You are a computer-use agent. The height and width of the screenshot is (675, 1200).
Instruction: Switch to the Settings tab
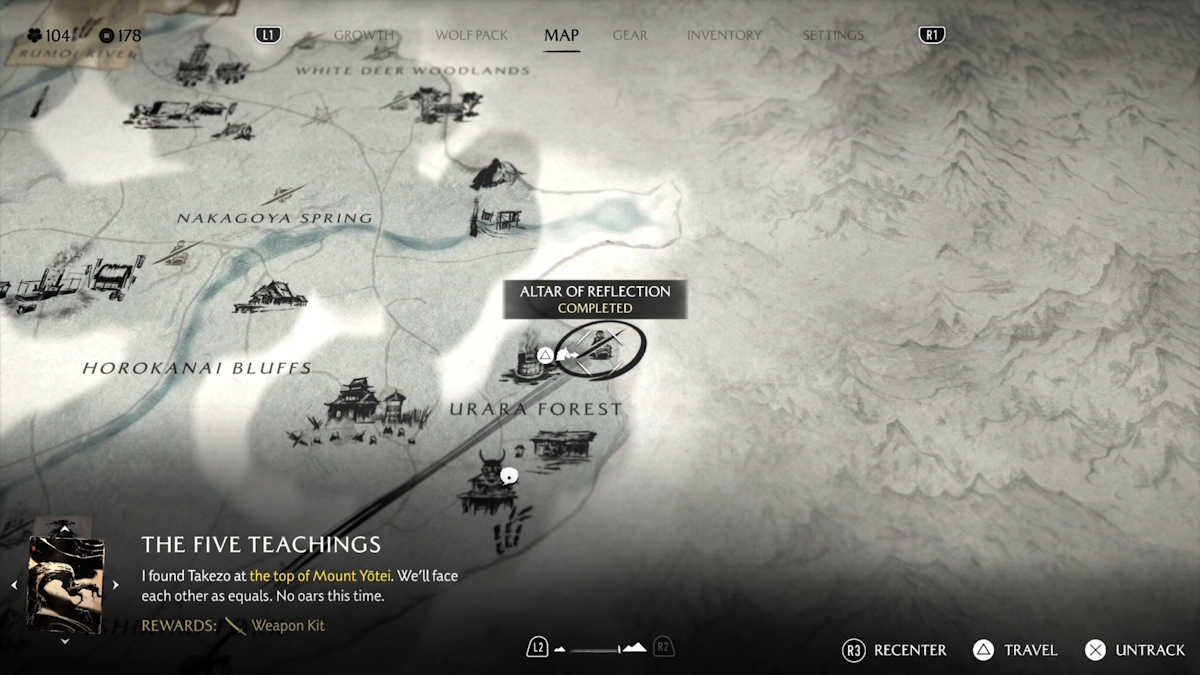pos(832,35)
